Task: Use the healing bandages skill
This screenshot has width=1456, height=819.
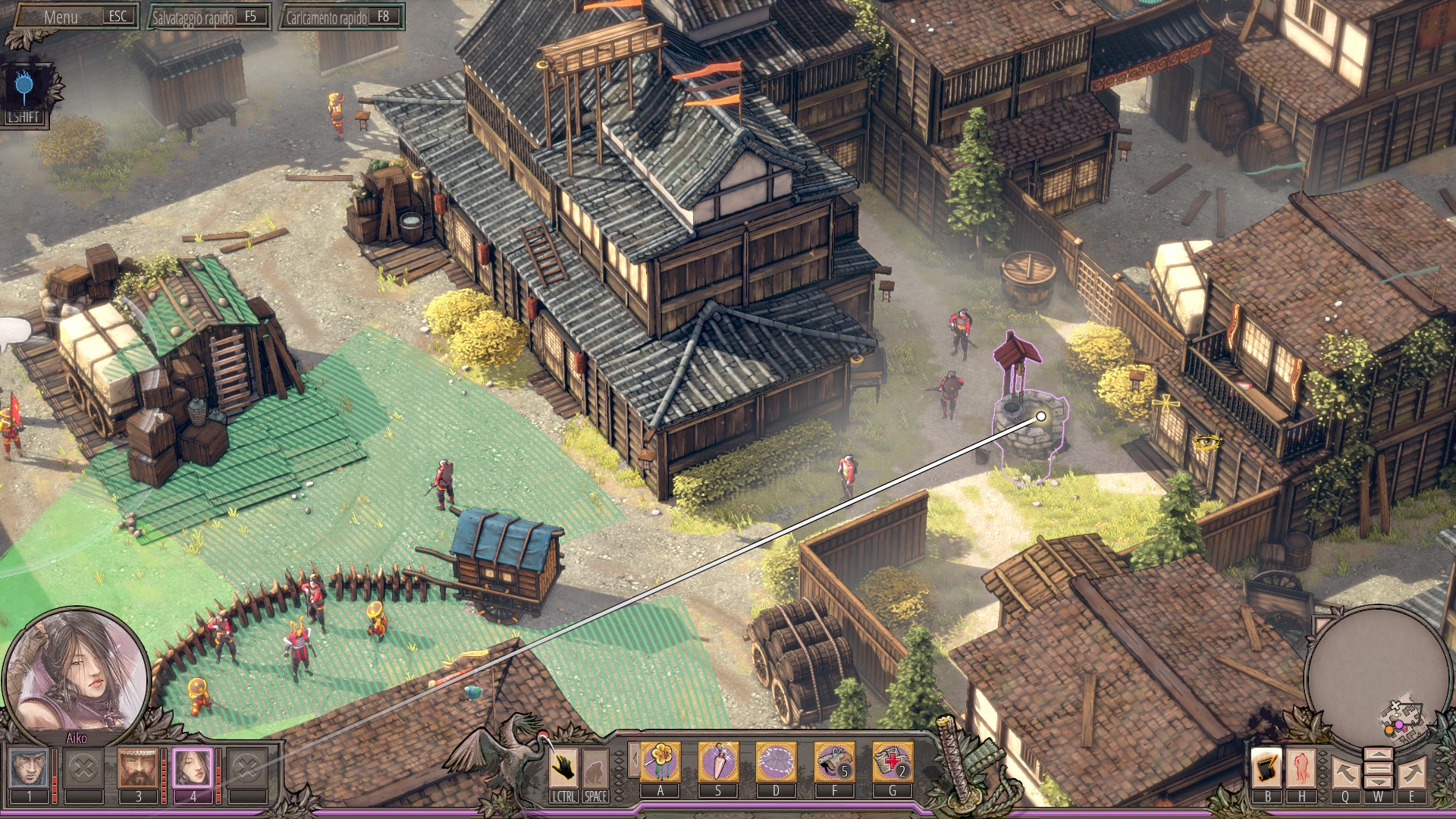Action: [893, 762]
